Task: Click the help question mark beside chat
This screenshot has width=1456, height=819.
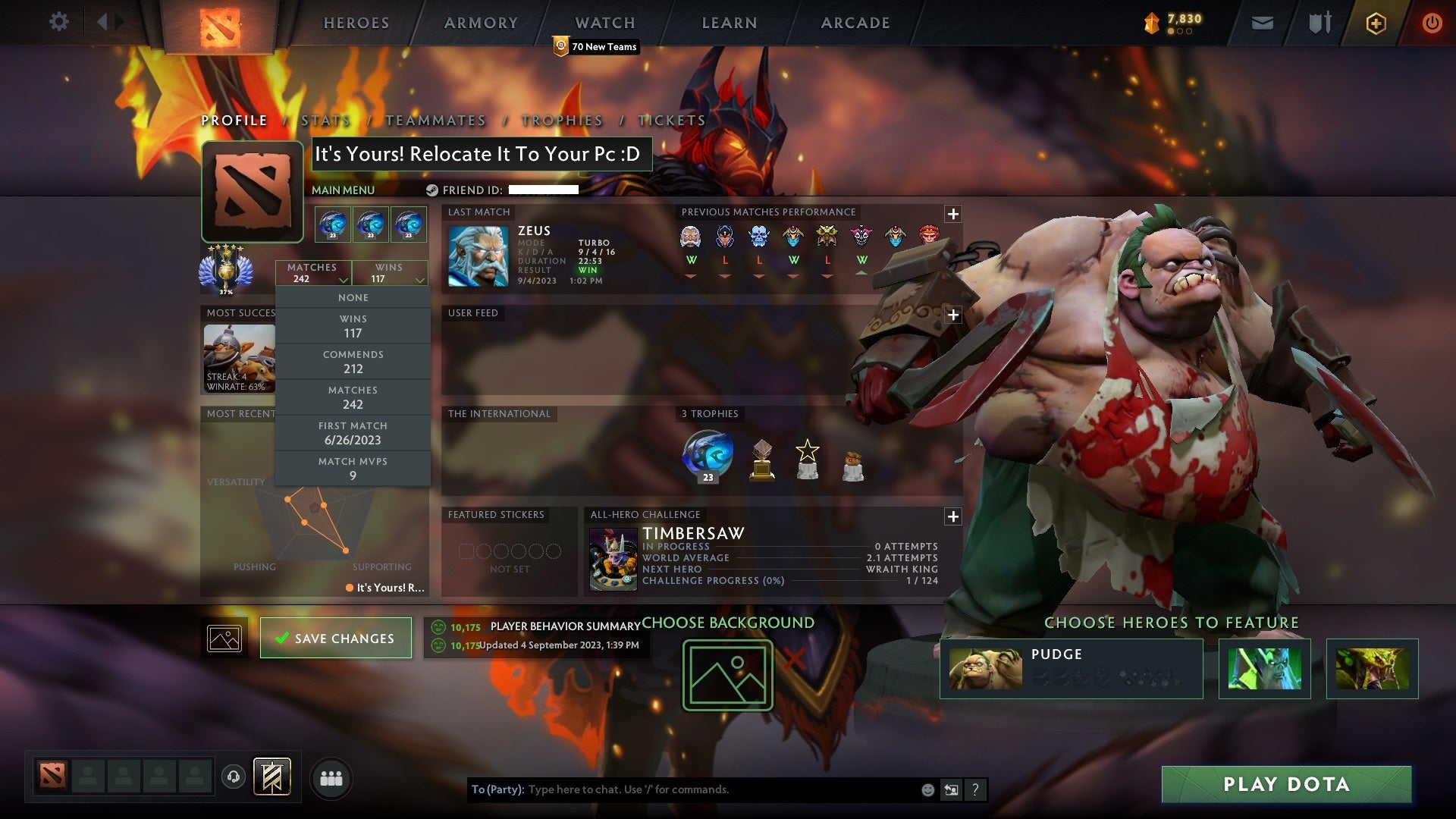Action: pos(975,789)
